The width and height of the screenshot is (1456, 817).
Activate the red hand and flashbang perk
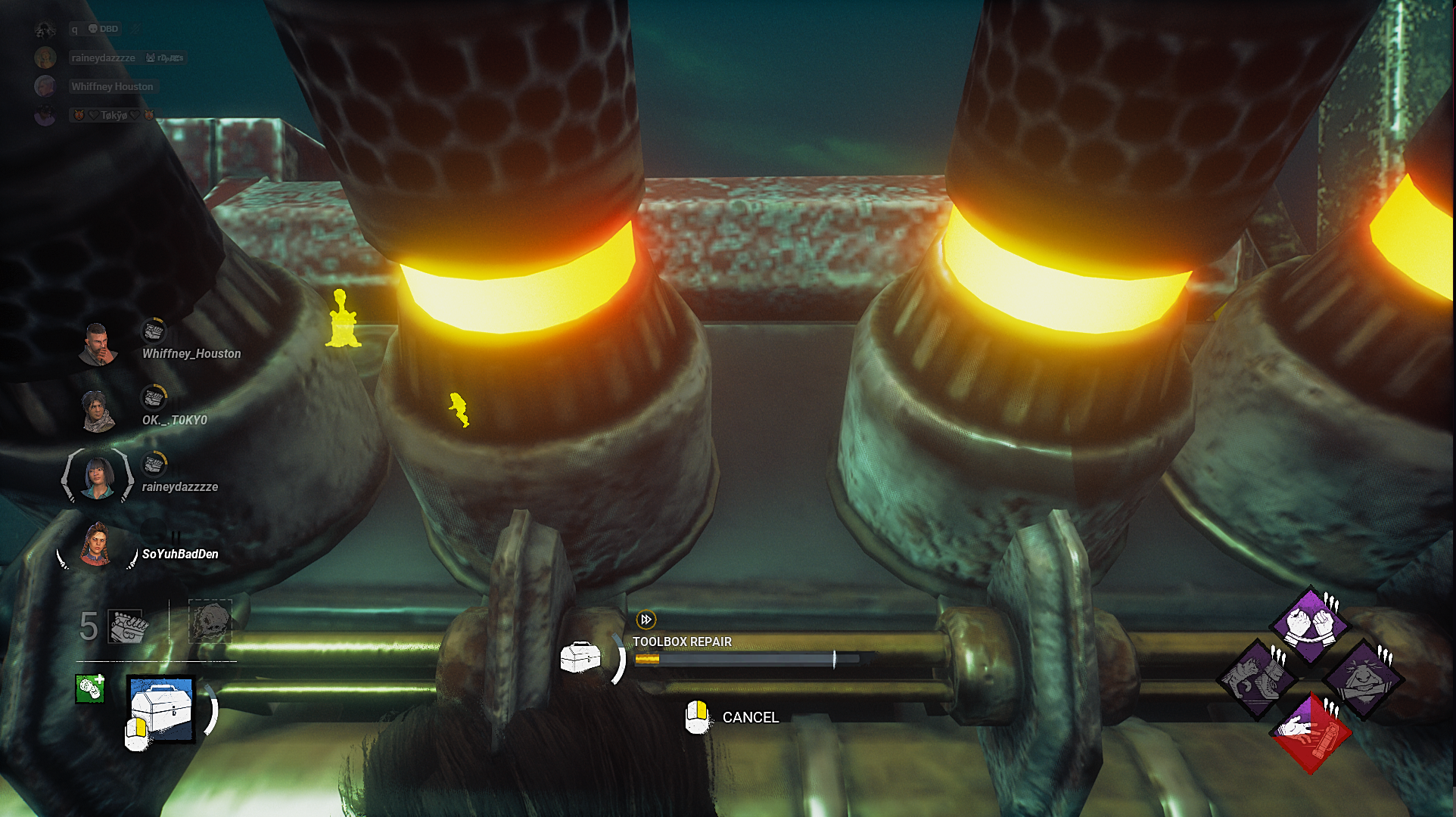(1310, 732)
